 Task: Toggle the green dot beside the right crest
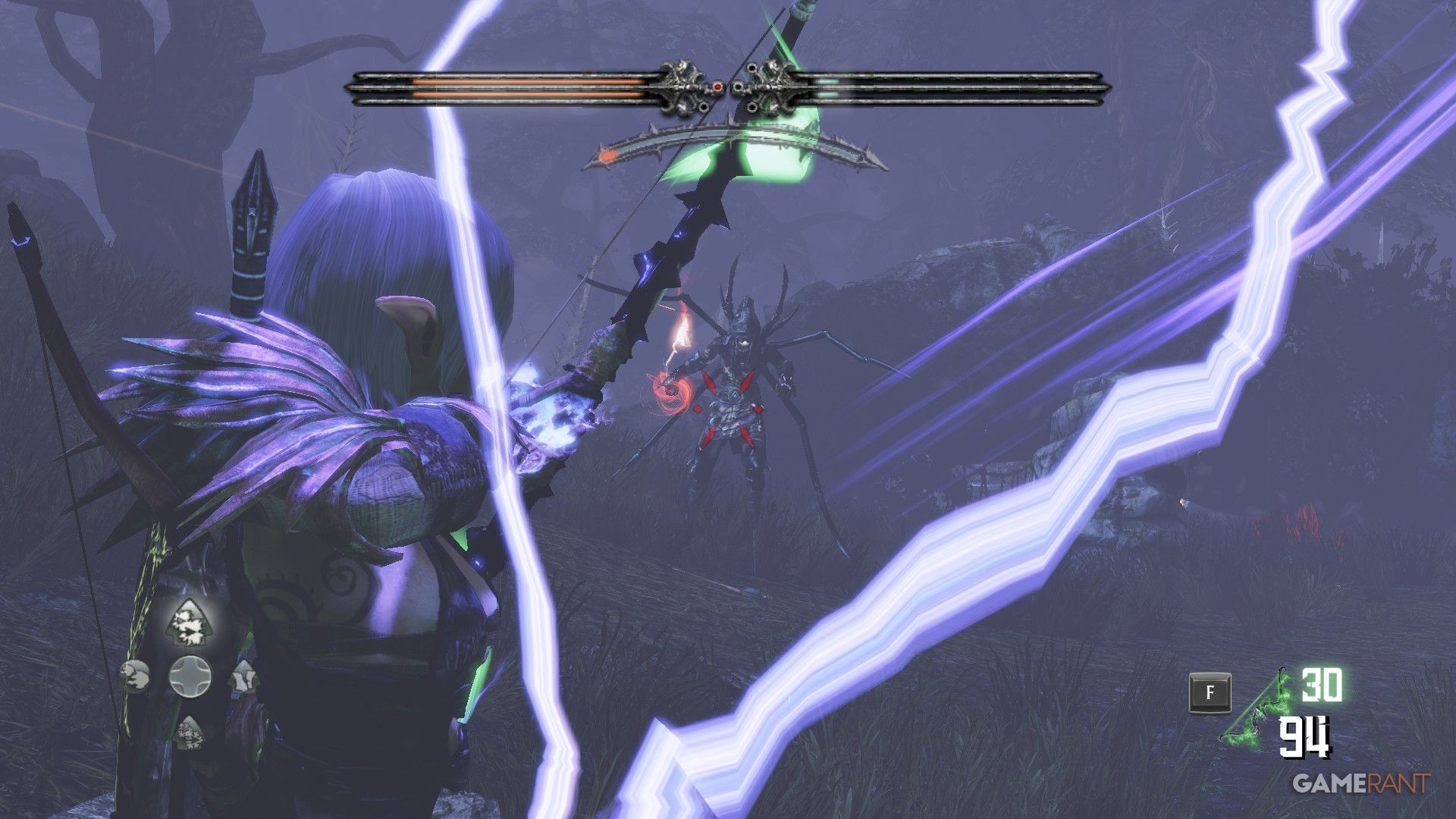pos(739,86)
